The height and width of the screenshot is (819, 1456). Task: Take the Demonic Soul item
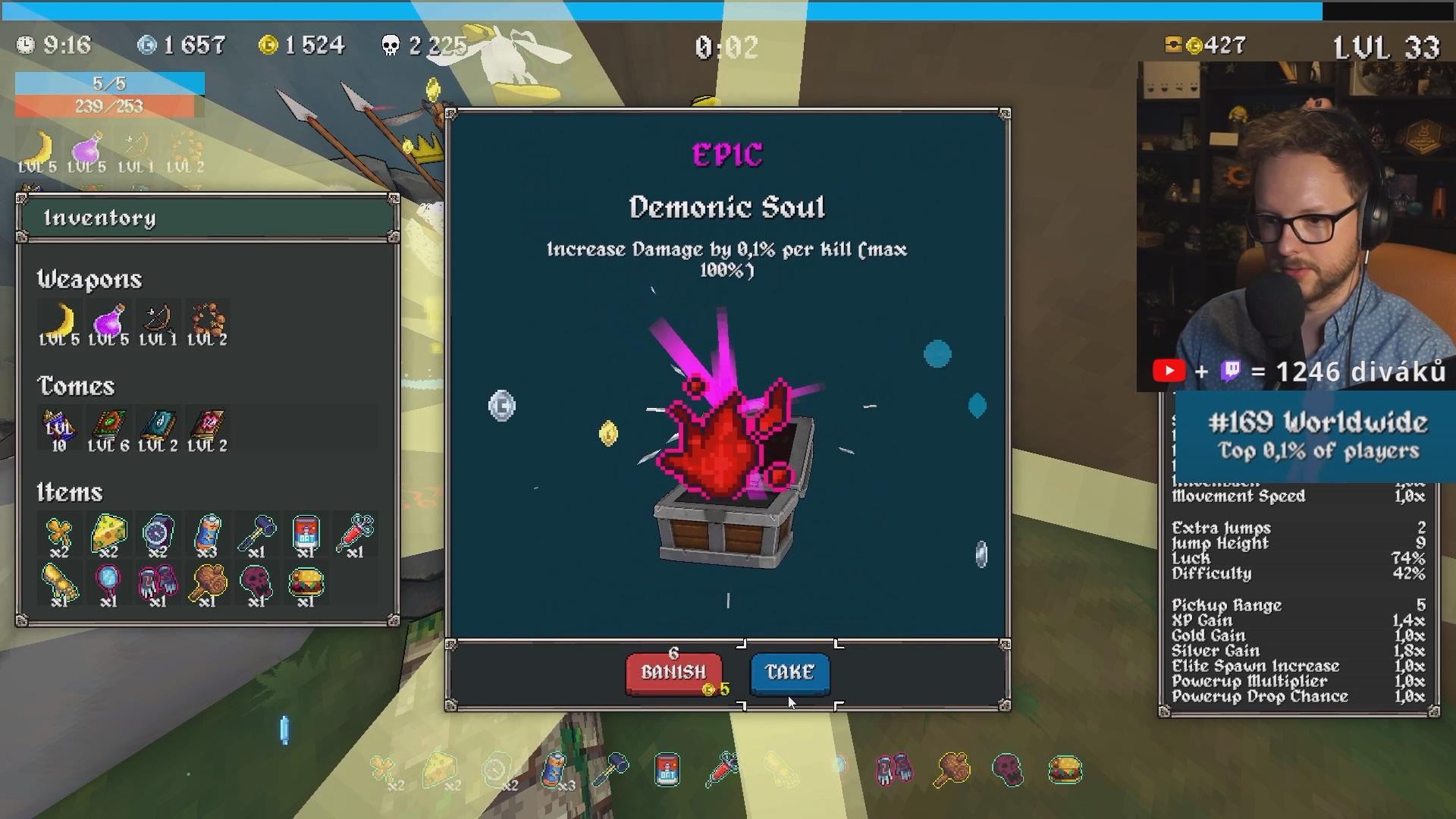pos(789,673)
